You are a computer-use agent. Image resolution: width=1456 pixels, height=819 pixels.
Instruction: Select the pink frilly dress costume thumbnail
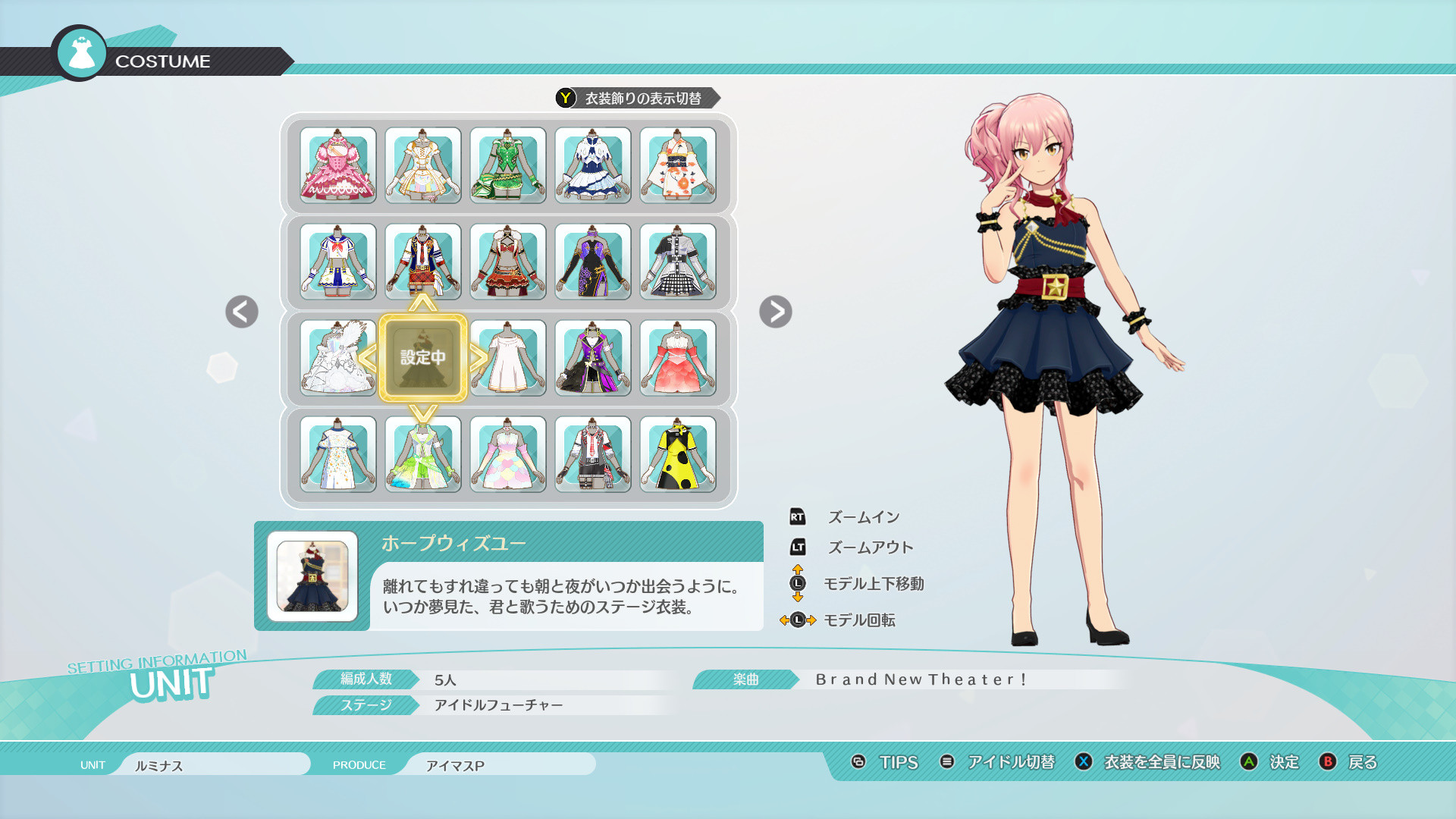pos(337,165)
